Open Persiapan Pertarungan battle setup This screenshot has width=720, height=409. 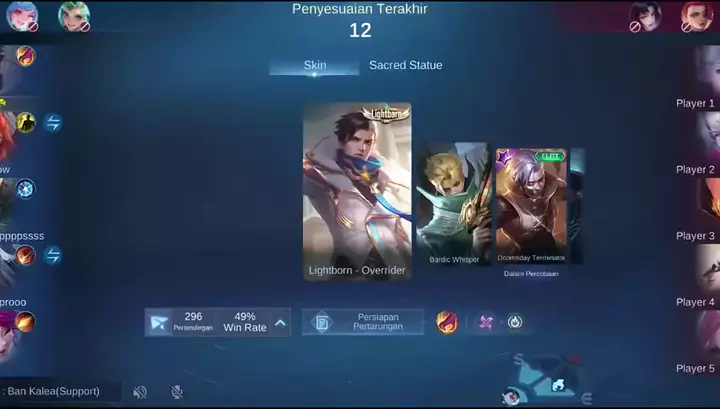coord(362,322)
